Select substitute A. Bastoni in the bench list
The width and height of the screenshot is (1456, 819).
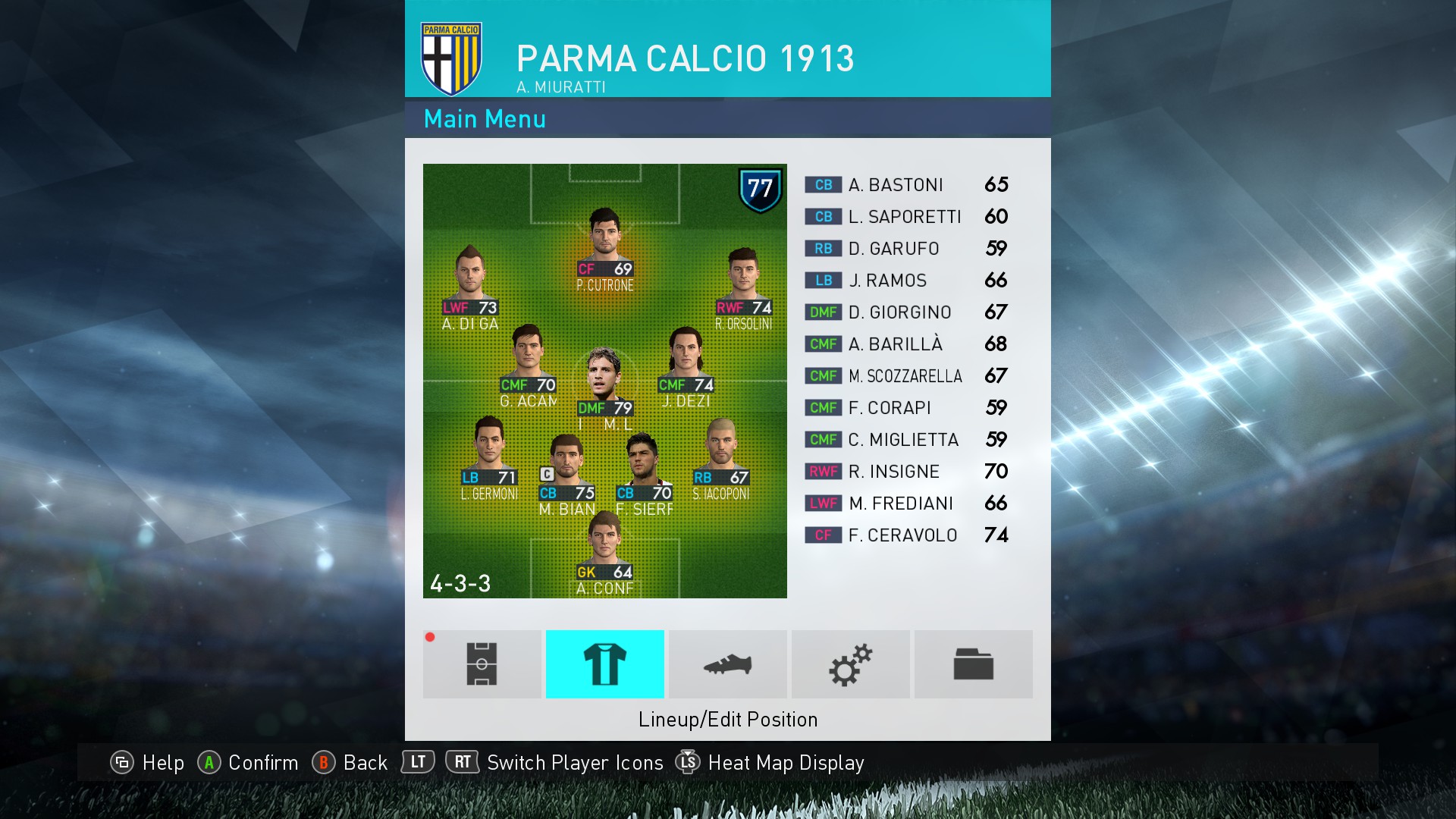(906, 185)
